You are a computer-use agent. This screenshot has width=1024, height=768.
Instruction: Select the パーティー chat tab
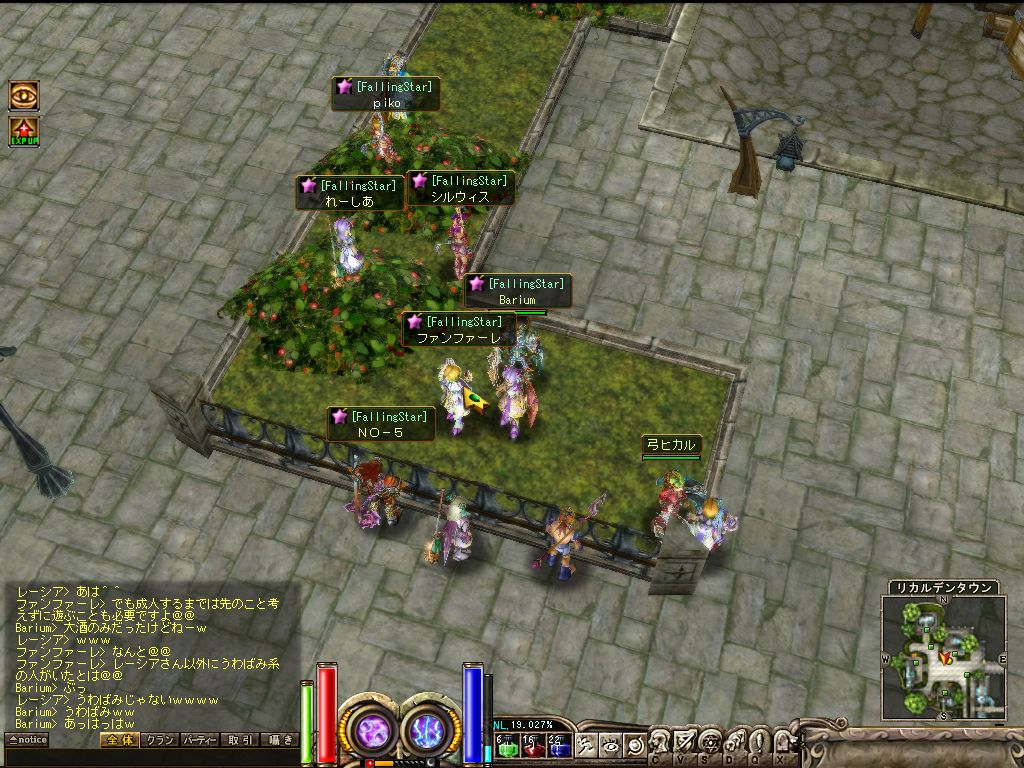(200, 740)
